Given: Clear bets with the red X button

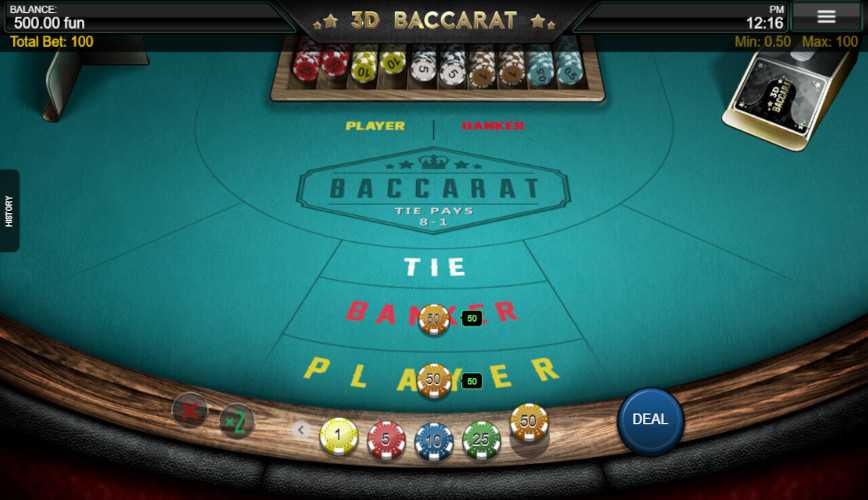Looking at the screenshot, I should [189, 409].
